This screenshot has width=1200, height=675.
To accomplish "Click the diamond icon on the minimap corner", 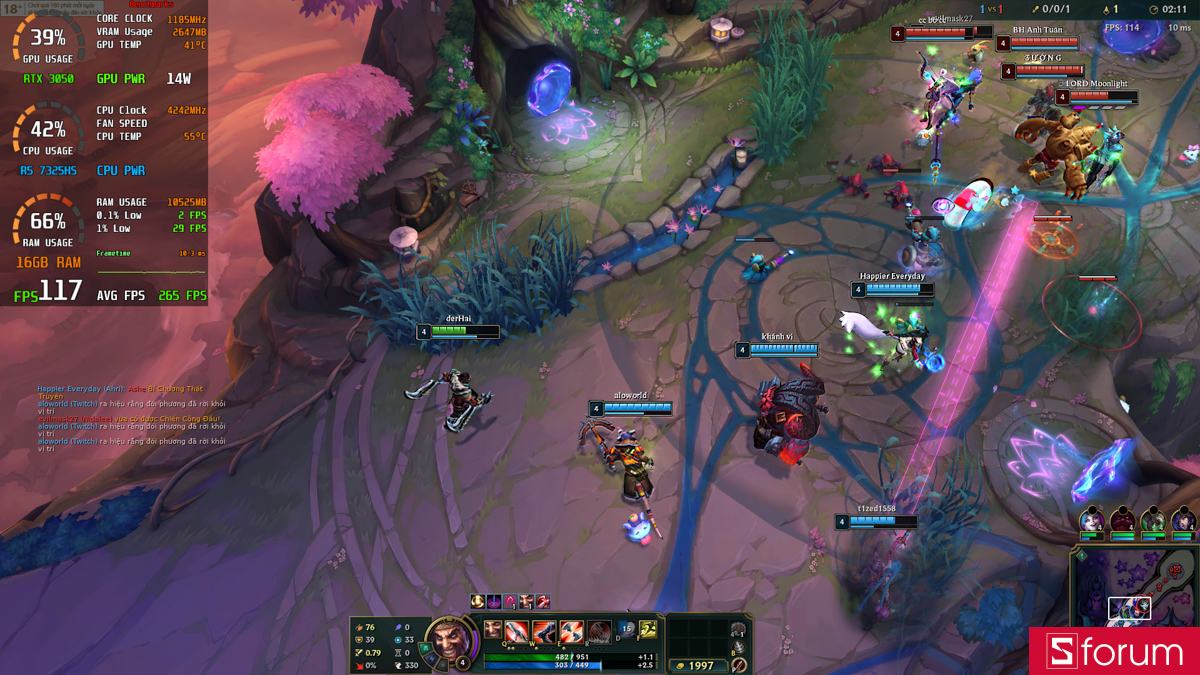I will pos(1081,555).
